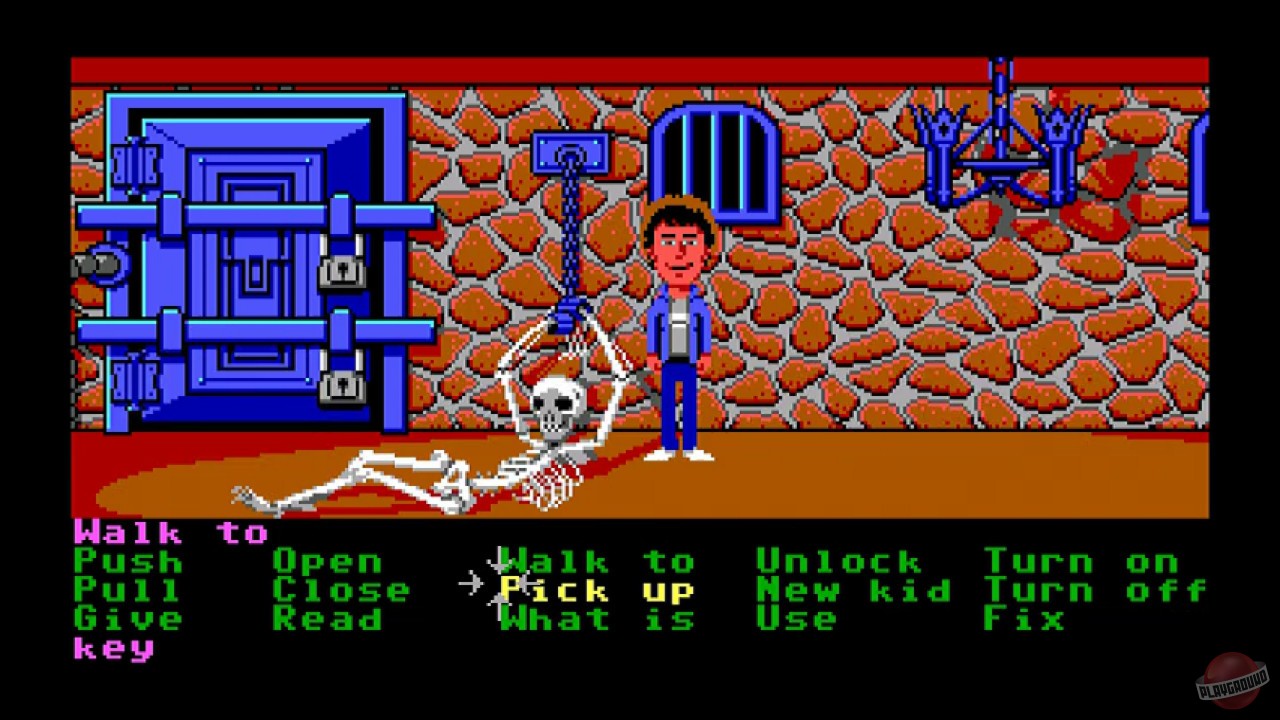Viewport: 1280px width, 720px height.
Task: Select the Close verb
Action: point(340,590)
